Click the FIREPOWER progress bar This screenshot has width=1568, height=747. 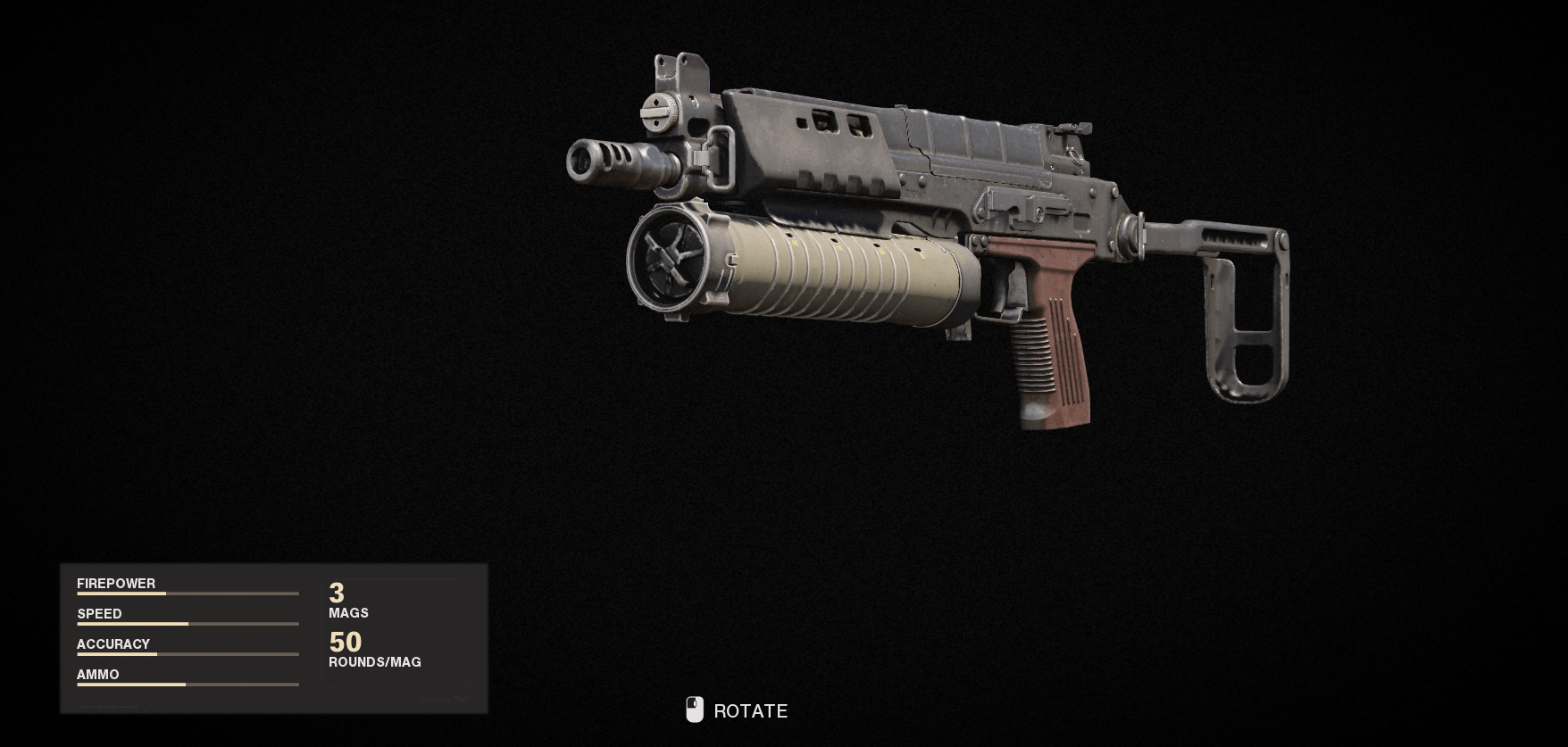188,593
